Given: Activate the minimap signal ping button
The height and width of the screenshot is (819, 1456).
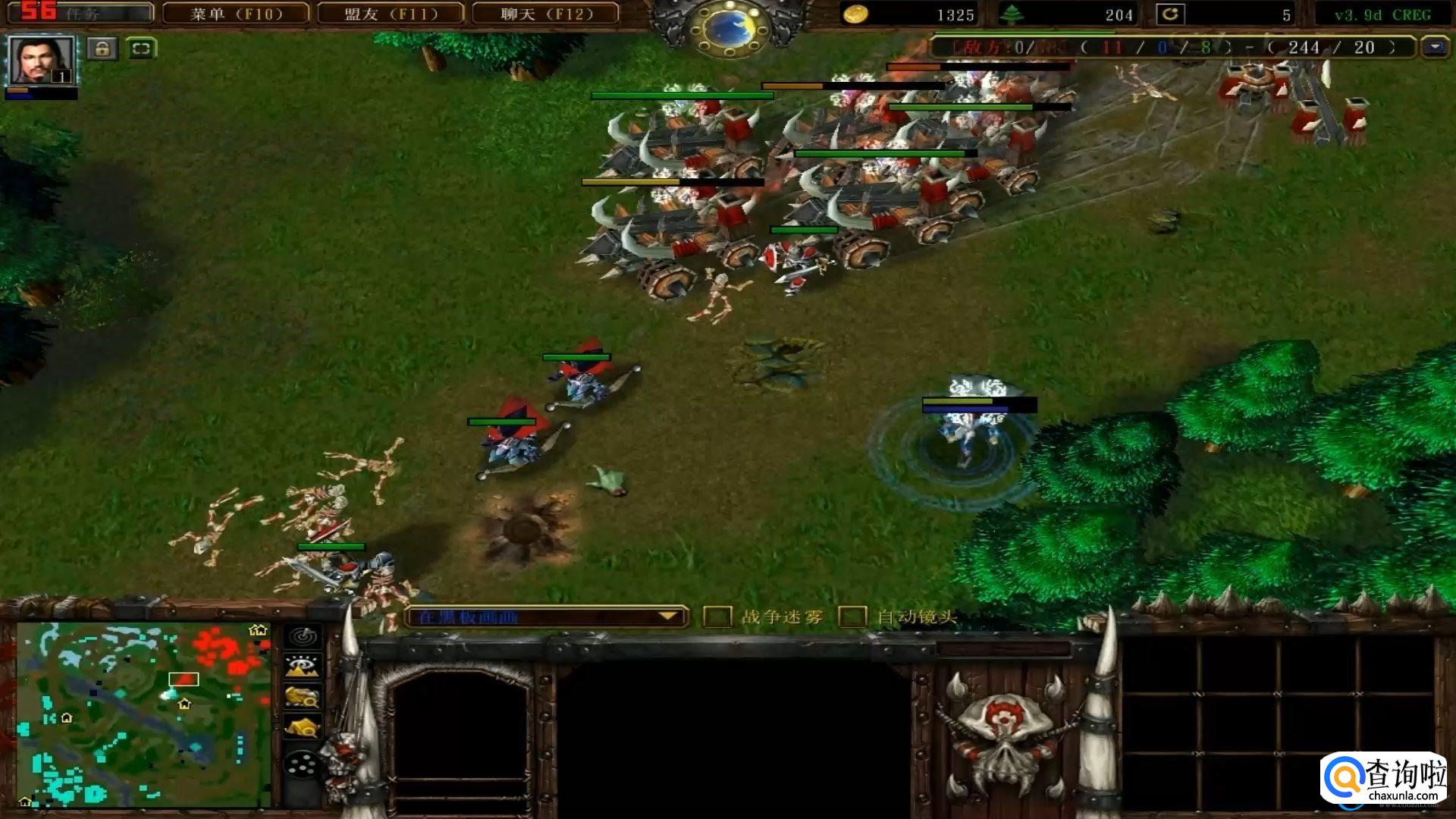Looking at the screenshot, I should [303, 637].
